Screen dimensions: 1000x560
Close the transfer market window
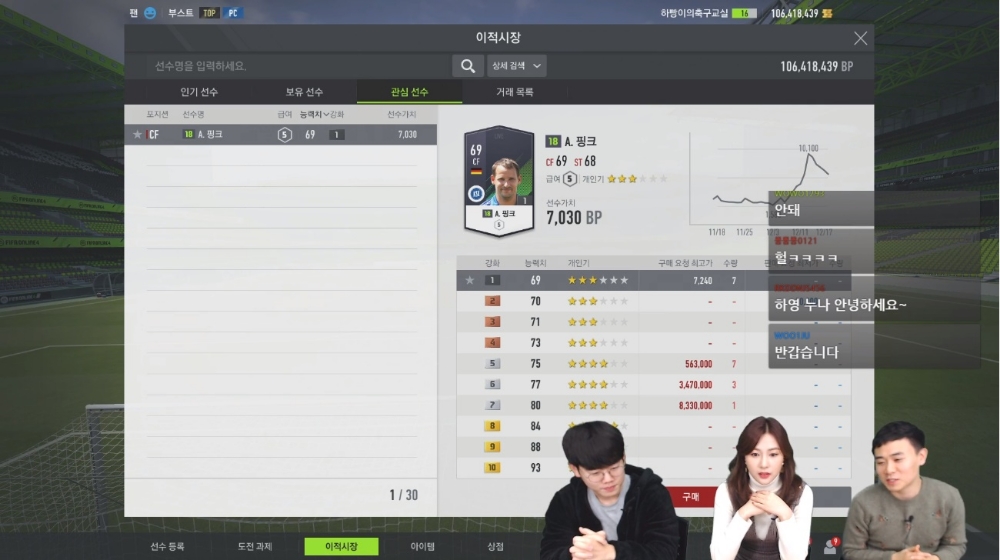[x=860, y=38]
